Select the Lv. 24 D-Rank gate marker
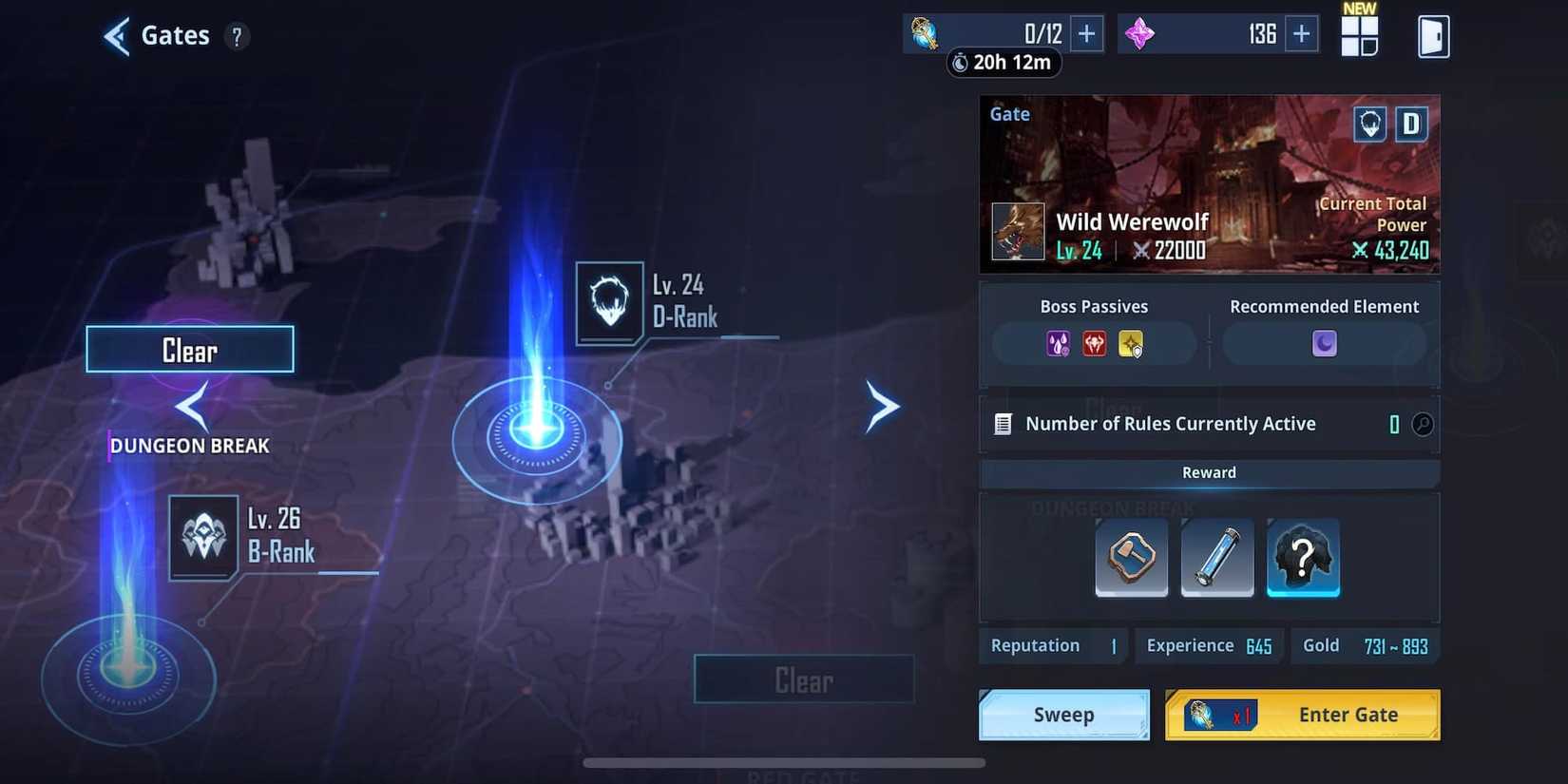 [x=609, y=302]
